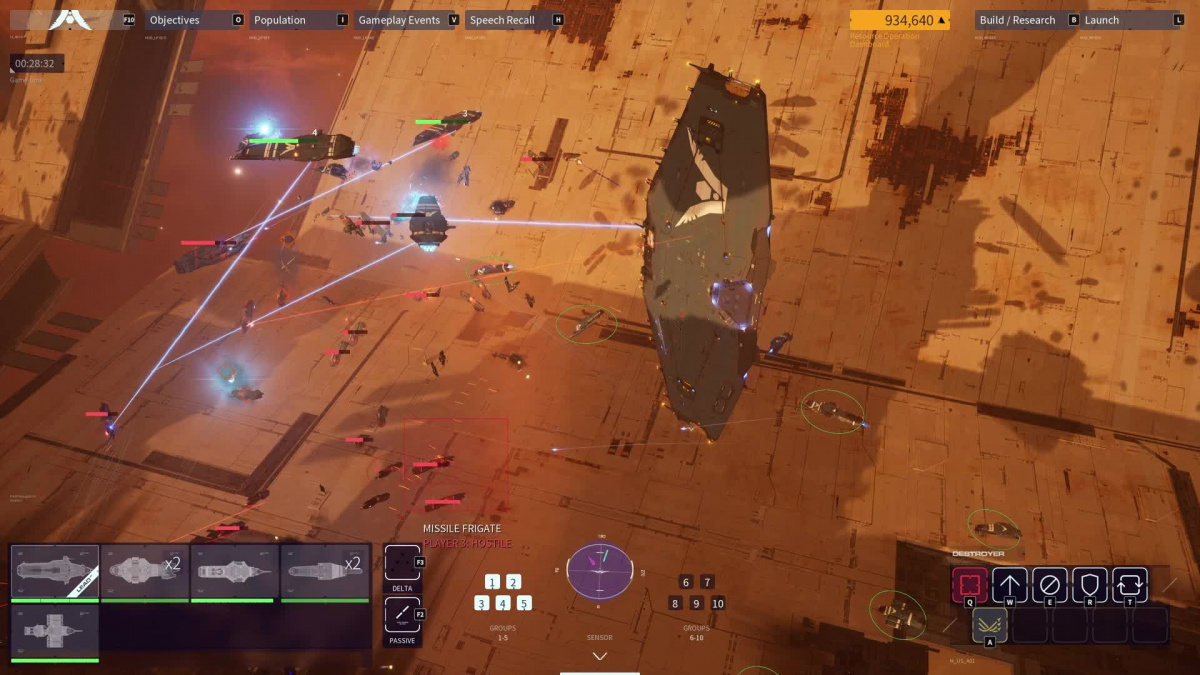Activate the shield guard command
This screenshot has width=1200, height=675.
click(1090, 585)
